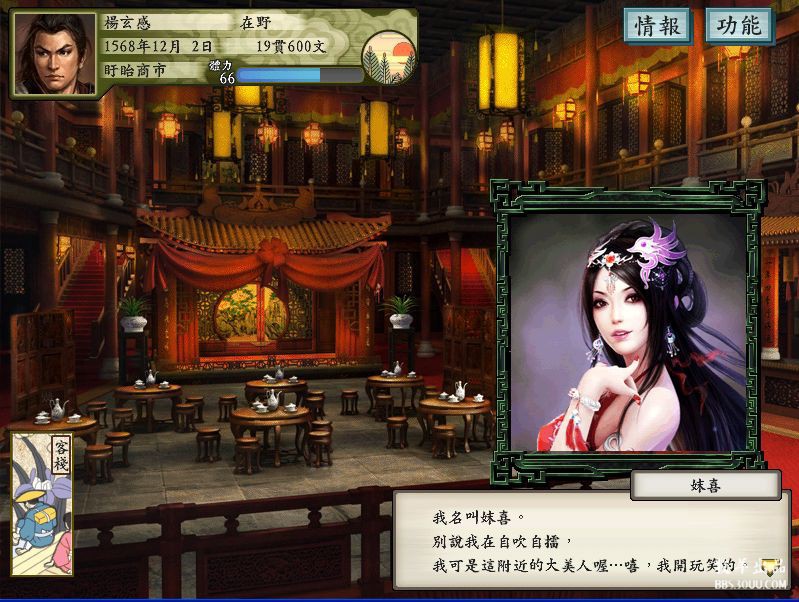Open the 功能 function menu
Viewport: 799px width, 602px height.
[x=739, y=26]
